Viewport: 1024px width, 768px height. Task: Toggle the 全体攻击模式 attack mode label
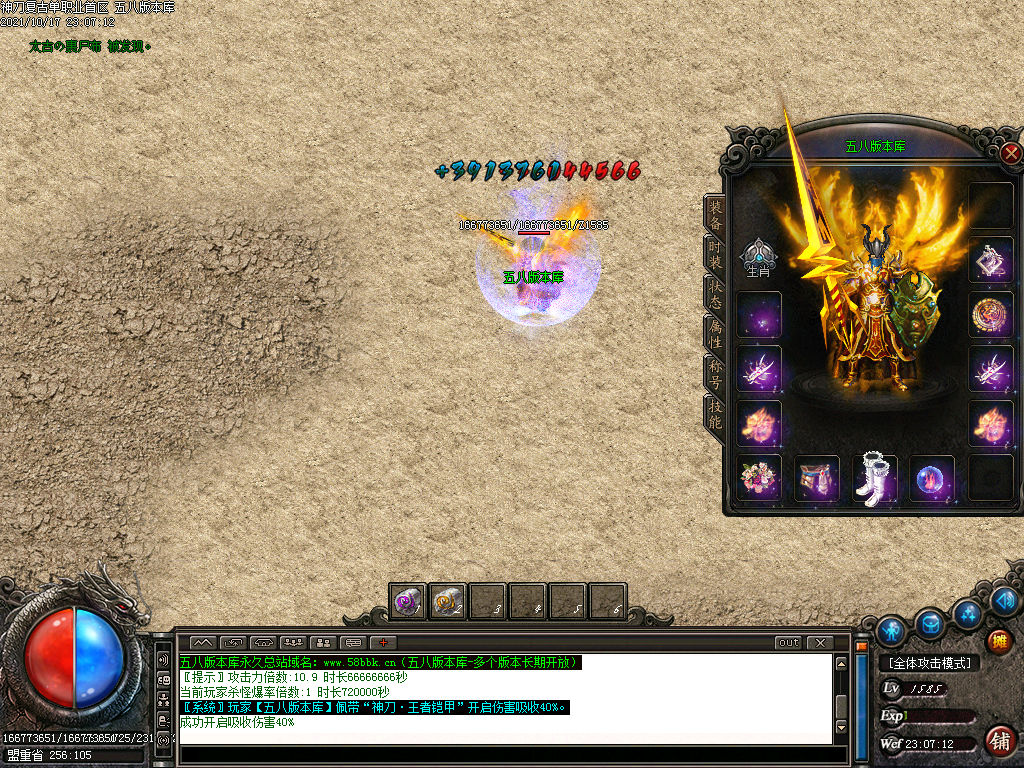(x=929, y=663)
